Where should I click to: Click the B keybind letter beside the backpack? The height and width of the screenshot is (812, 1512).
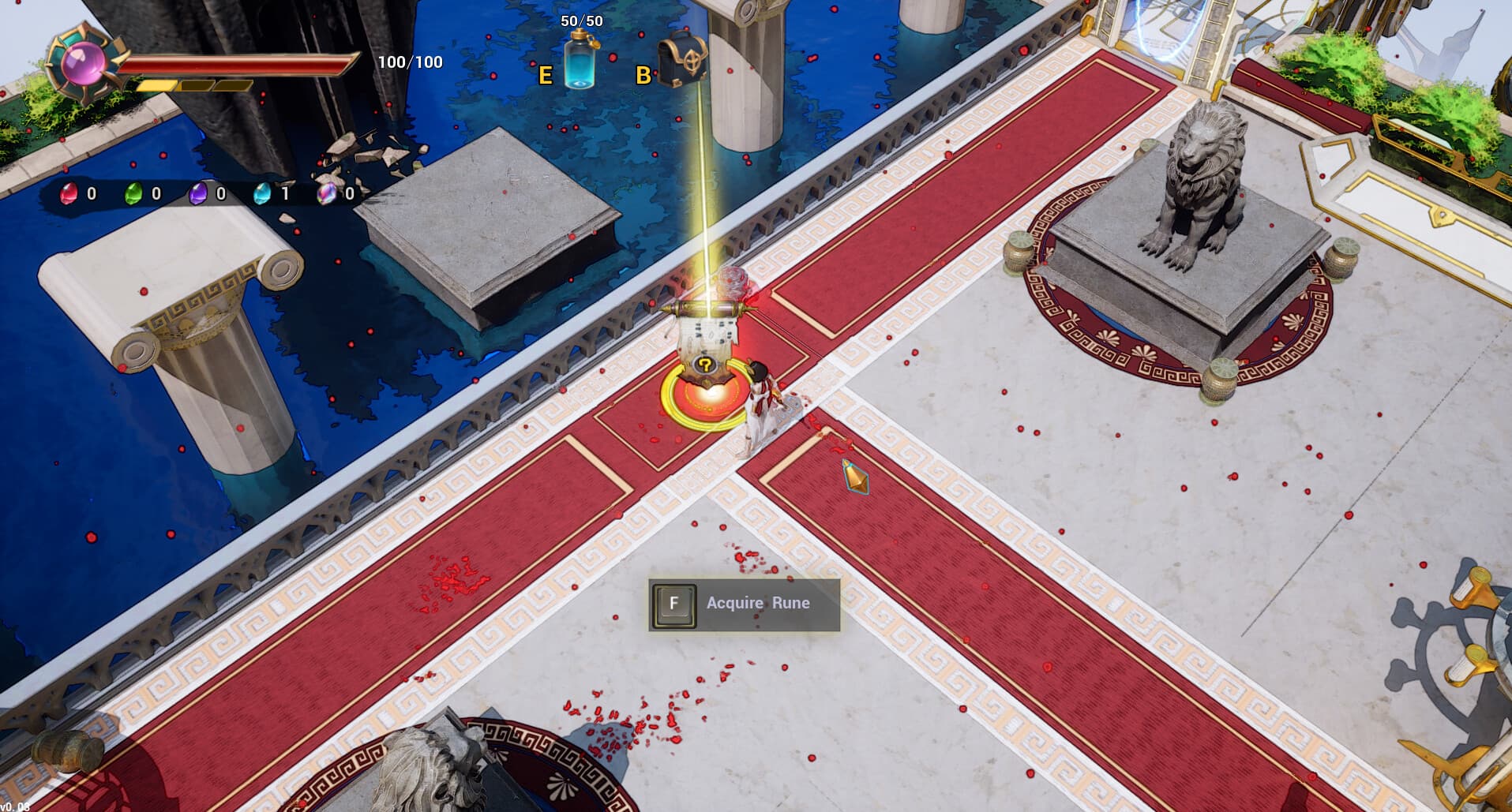pyautogui.click(x=643, y=76)
